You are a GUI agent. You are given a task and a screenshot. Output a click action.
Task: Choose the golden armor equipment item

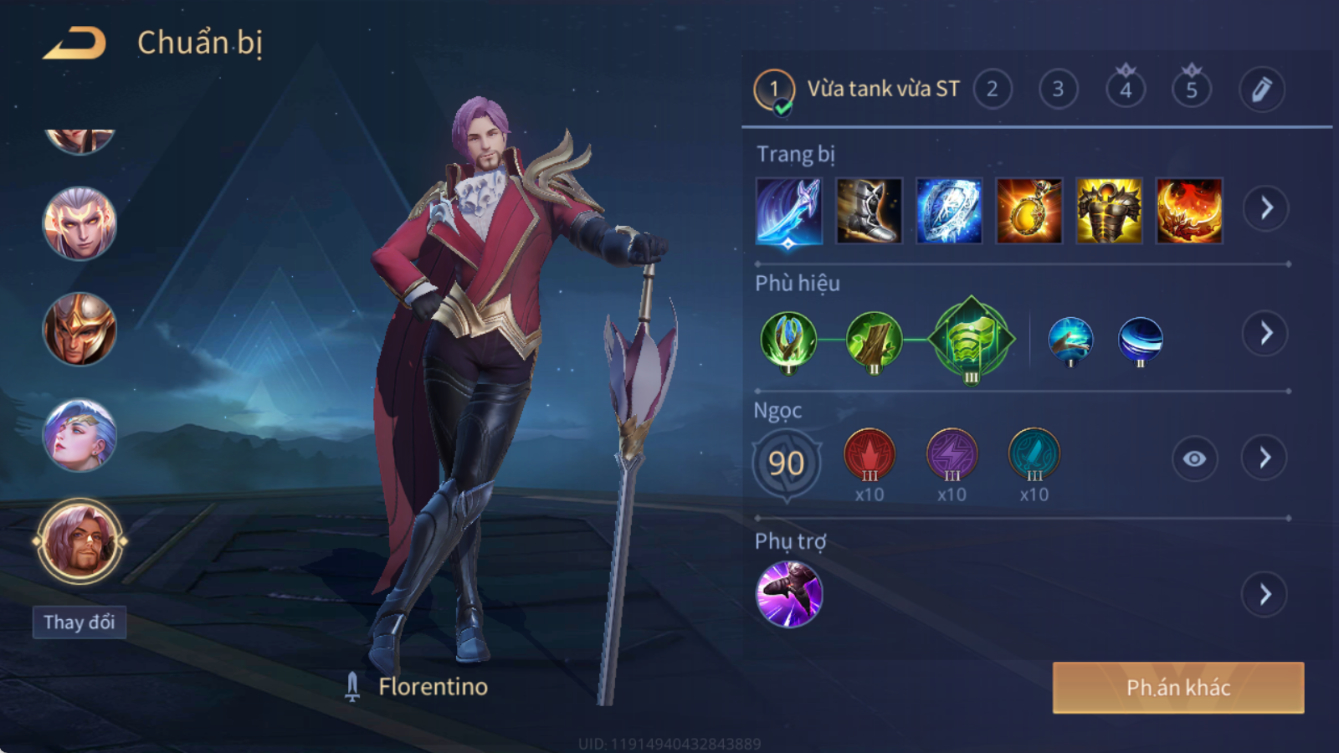1109,211
